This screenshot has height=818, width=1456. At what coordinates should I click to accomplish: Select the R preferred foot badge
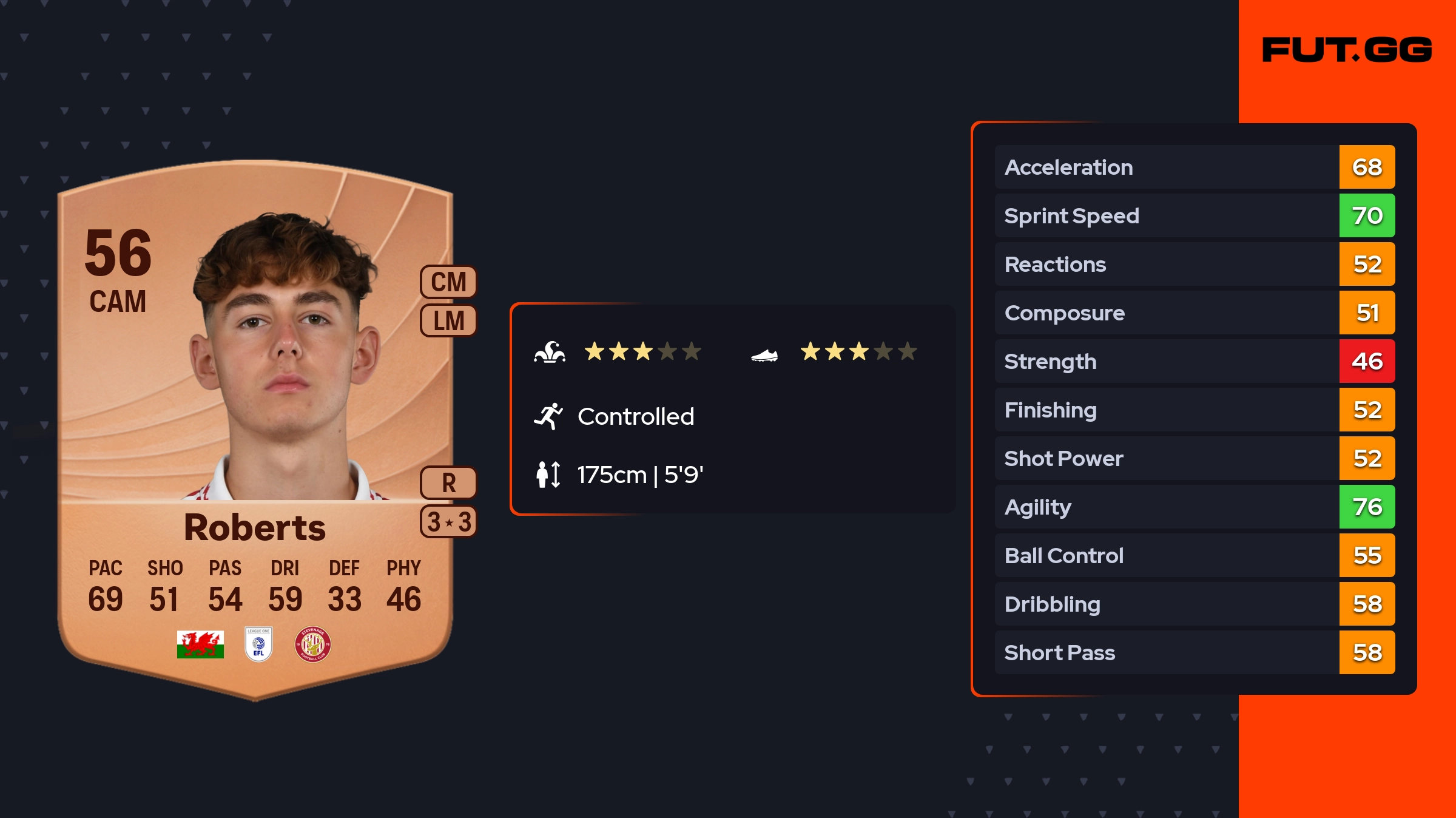click(x=448, y=483)
